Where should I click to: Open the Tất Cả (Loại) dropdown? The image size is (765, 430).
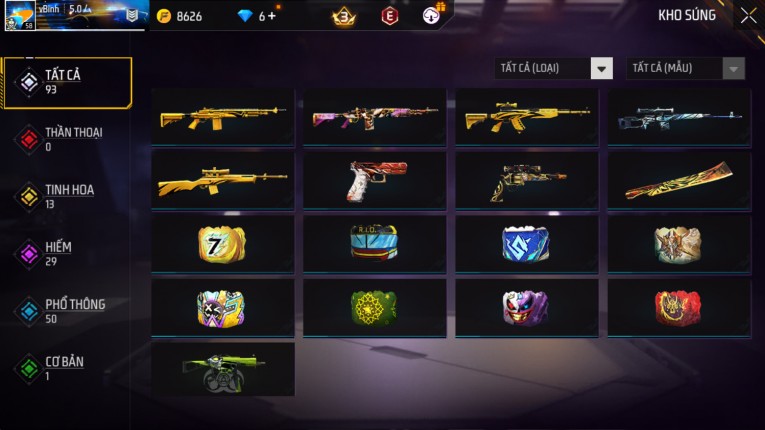coord(554,68)
